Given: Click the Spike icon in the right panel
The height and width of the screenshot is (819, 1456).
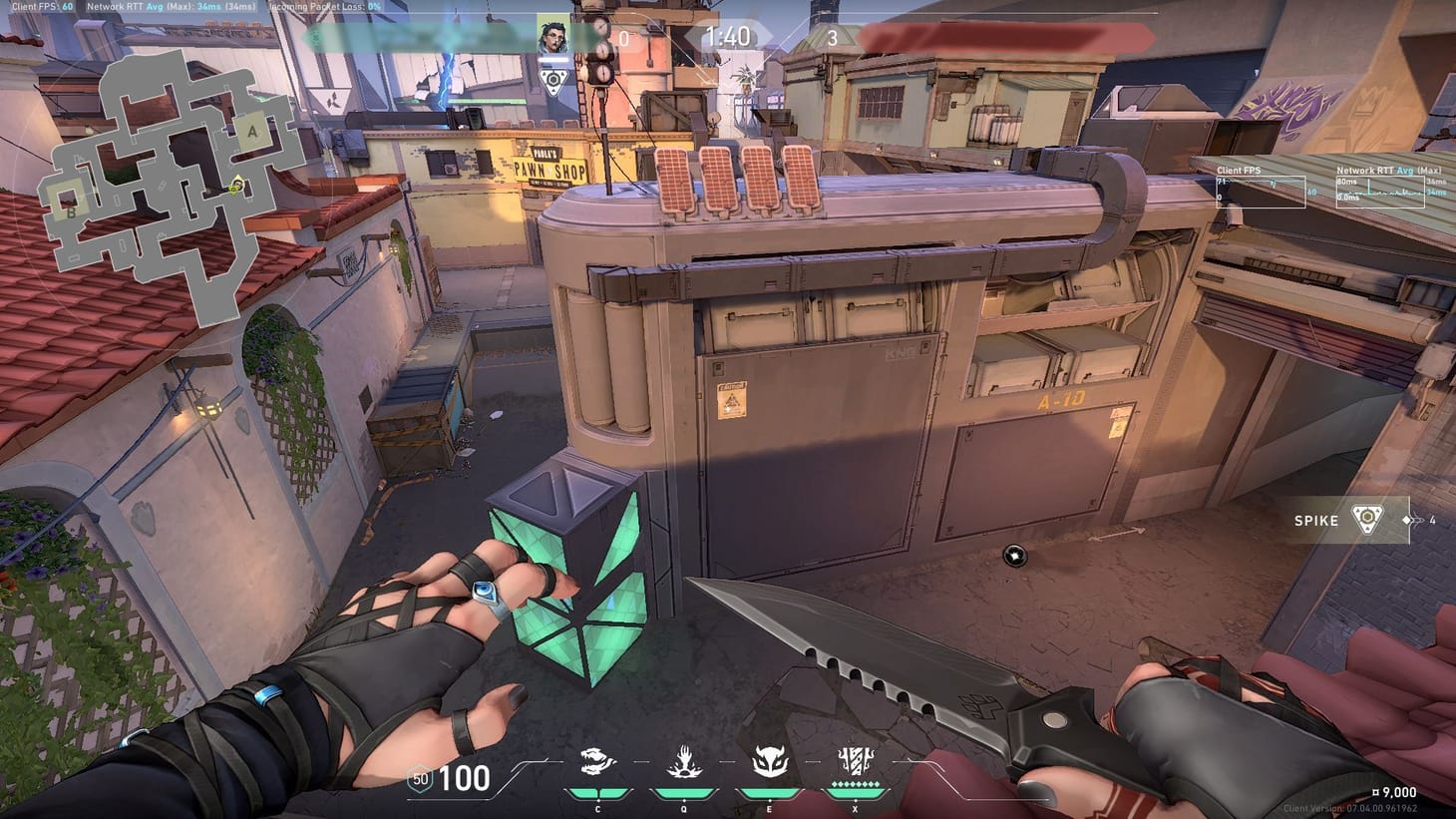Looking at the screenshot, I should click(x=1366, y=519).
